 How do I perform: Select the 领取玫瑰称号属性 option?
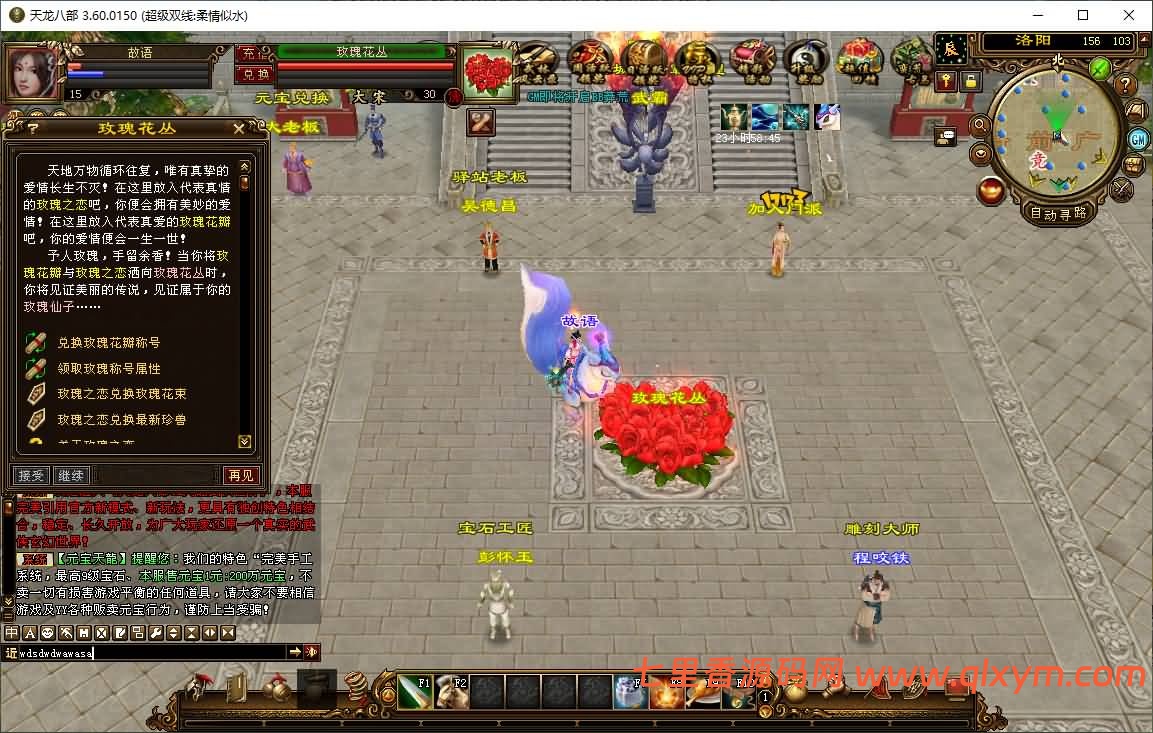[108, 369]
